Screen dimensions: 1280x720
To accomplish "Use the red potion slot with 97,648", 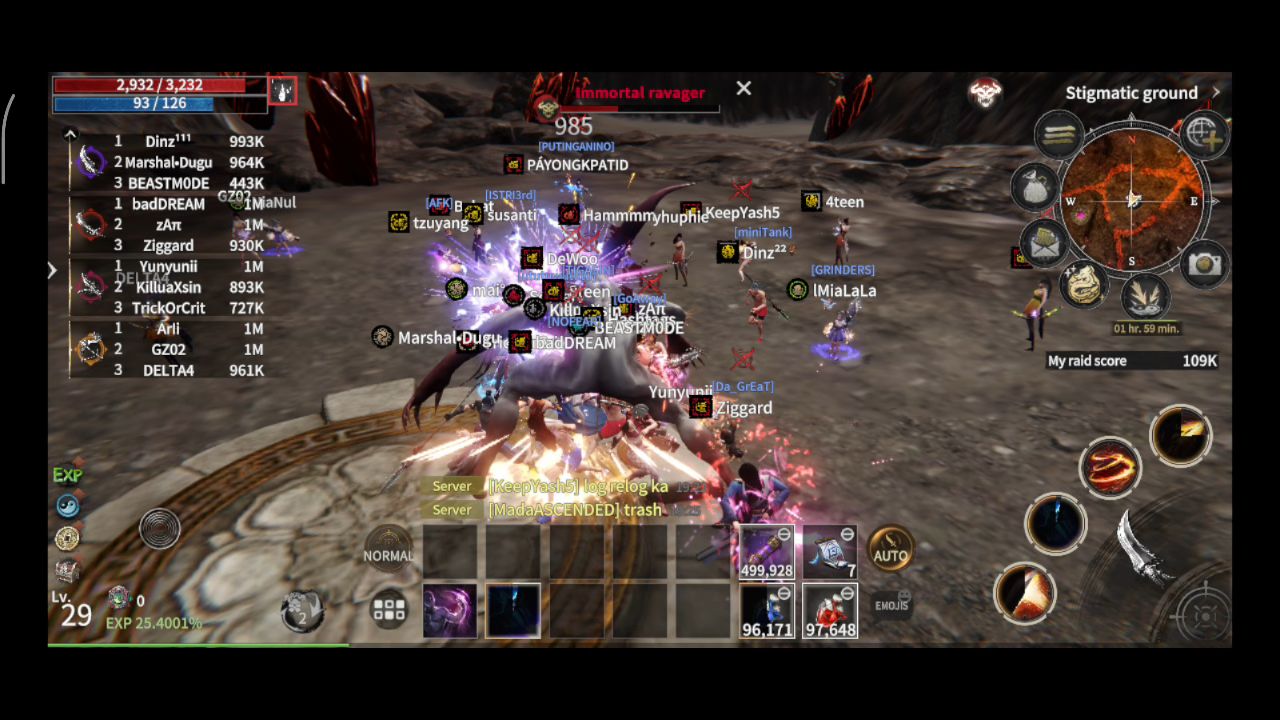I will 830,610.
